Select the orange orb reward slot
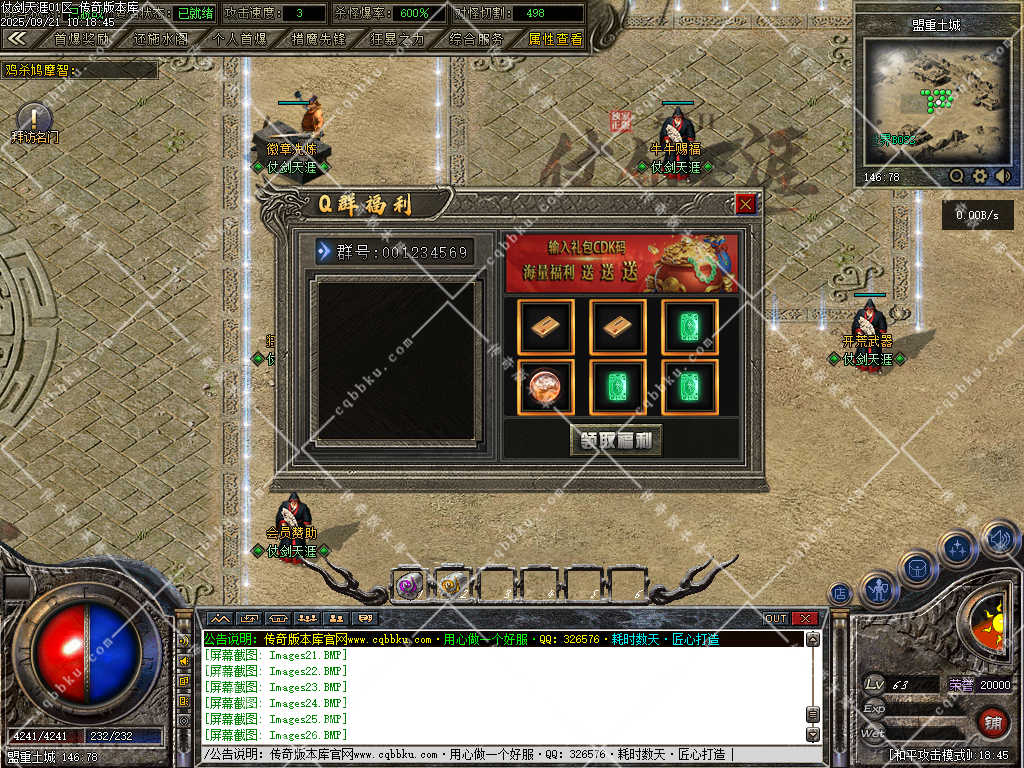 click(x=546, y=387)
